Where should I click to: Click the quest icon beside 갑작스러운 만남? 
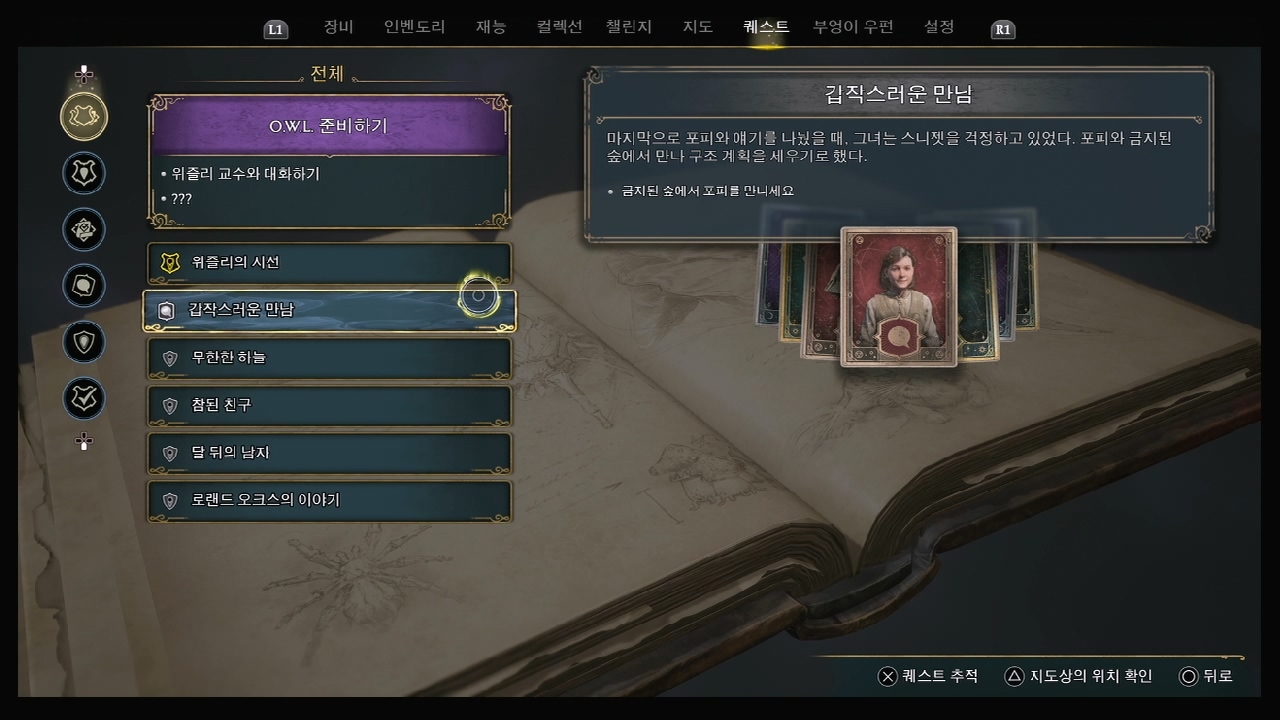[168, 310]
